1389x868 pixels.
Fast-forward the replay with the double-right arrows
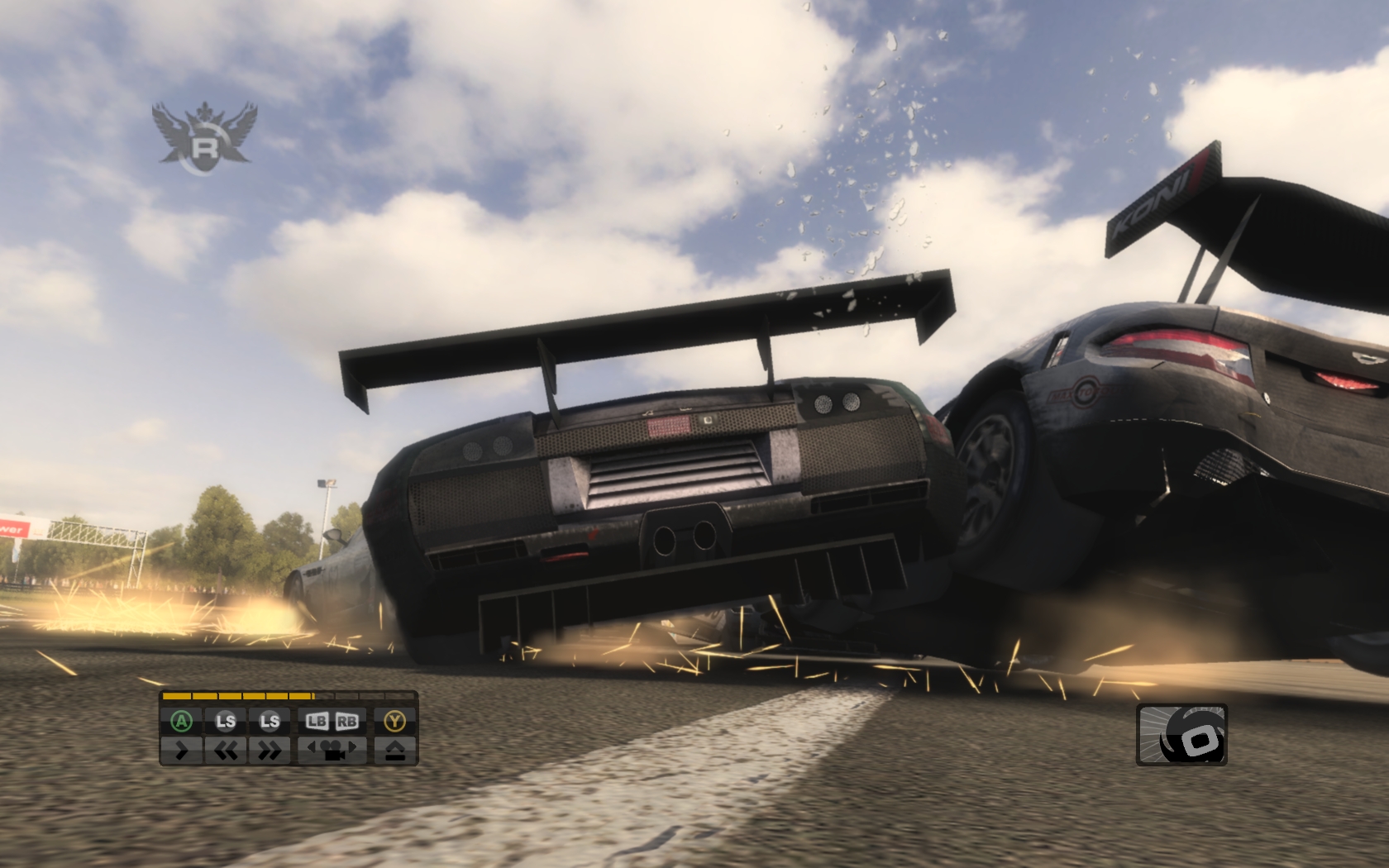coord(270,751)
